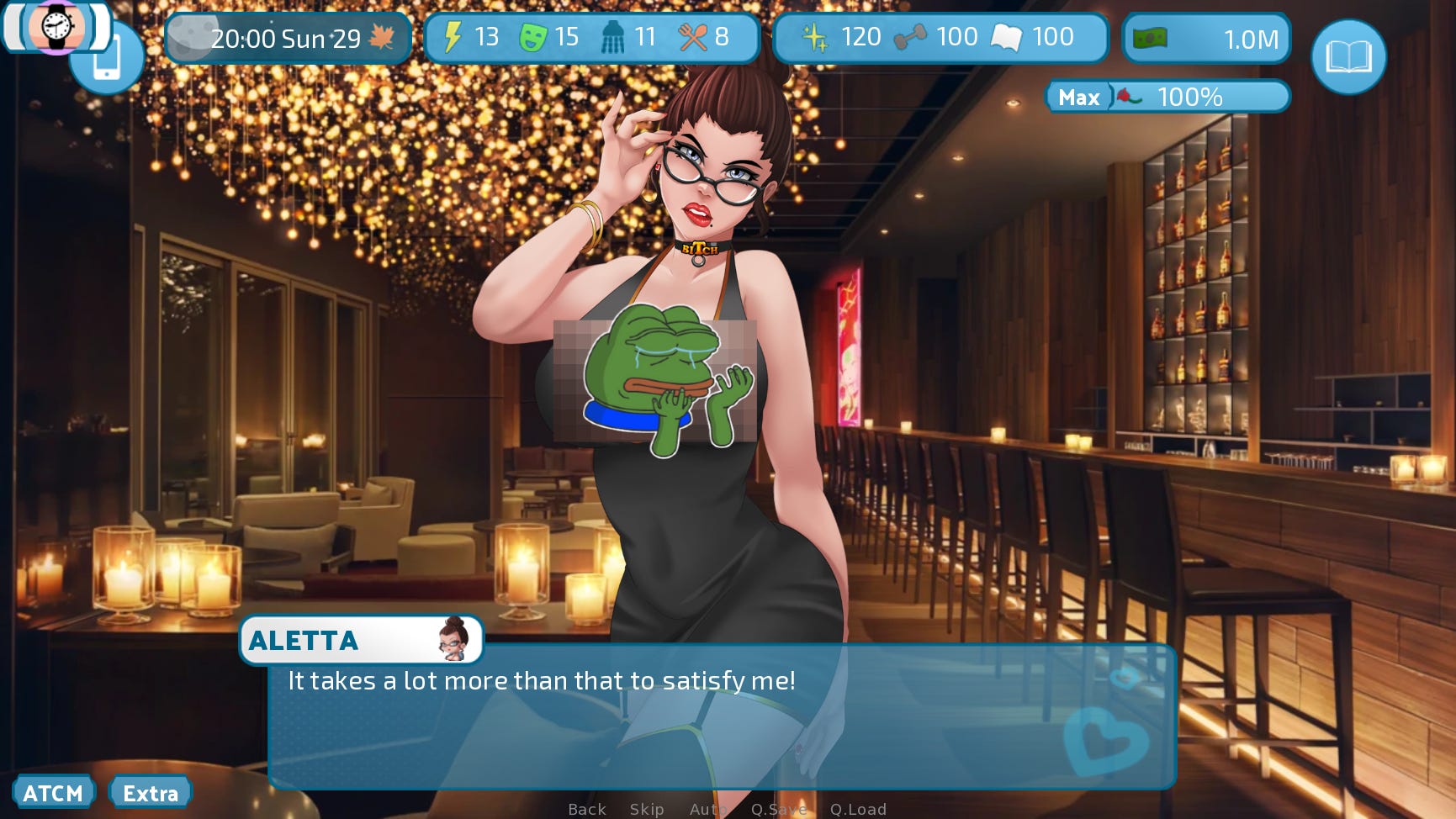Open the journal book button
This screenshot has width=1456, height=819.
(x=1348, y=57)
